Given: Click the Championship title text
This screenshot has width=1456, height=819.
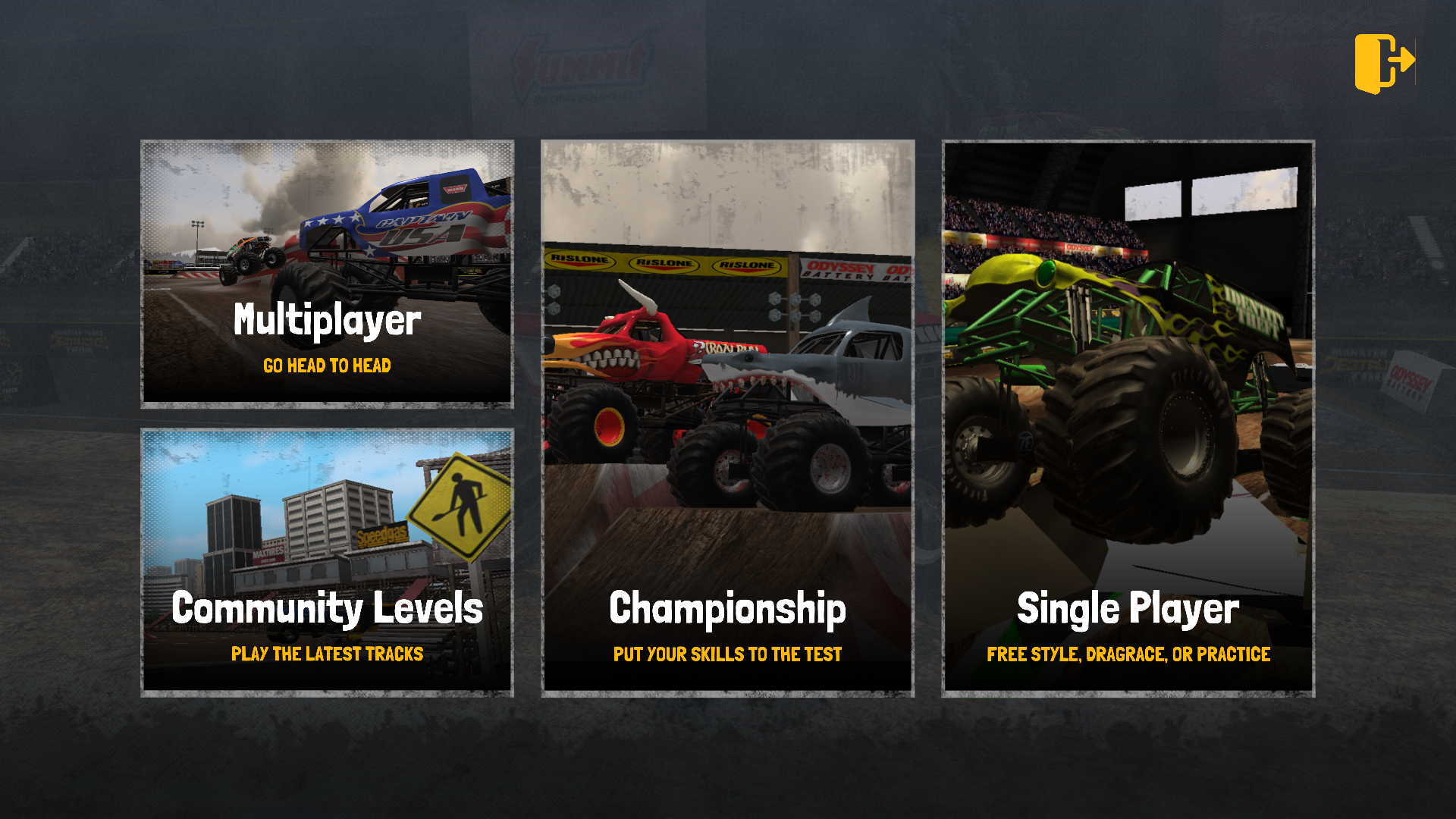Looking at the screenshot, I should tap(727, 607).
